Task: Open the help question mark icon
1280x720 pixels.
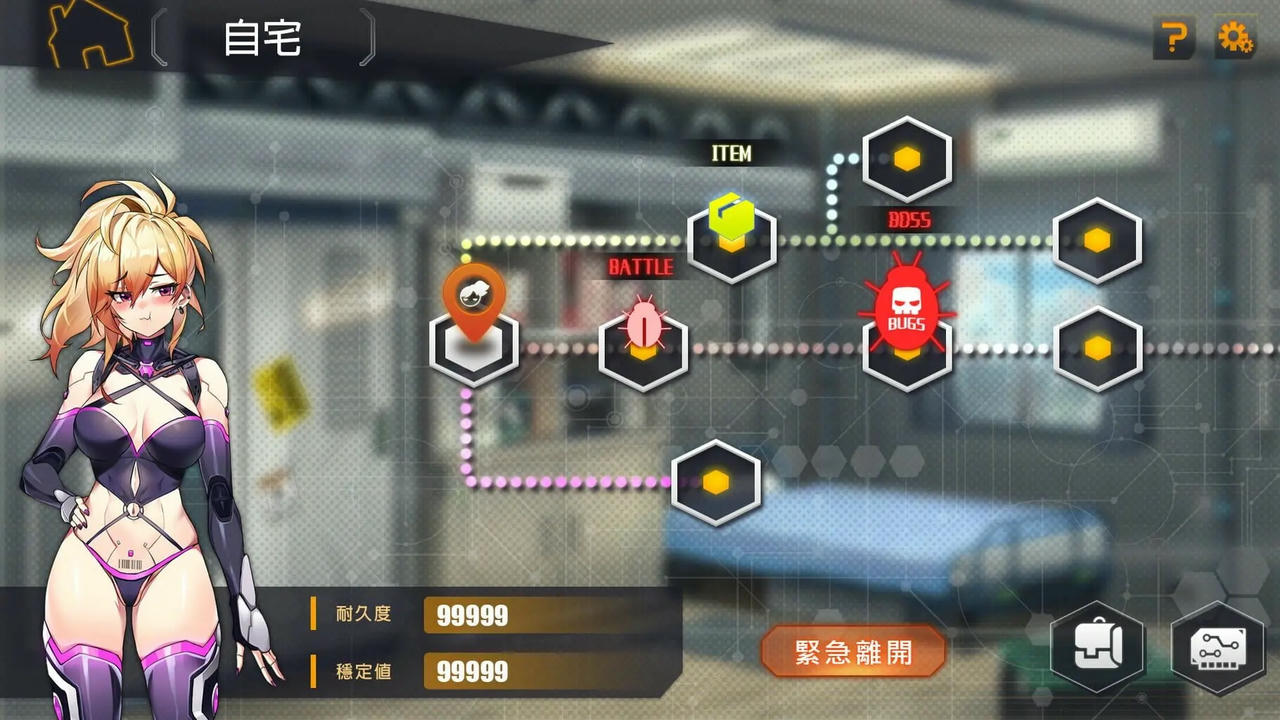Action: point(1174,36)
